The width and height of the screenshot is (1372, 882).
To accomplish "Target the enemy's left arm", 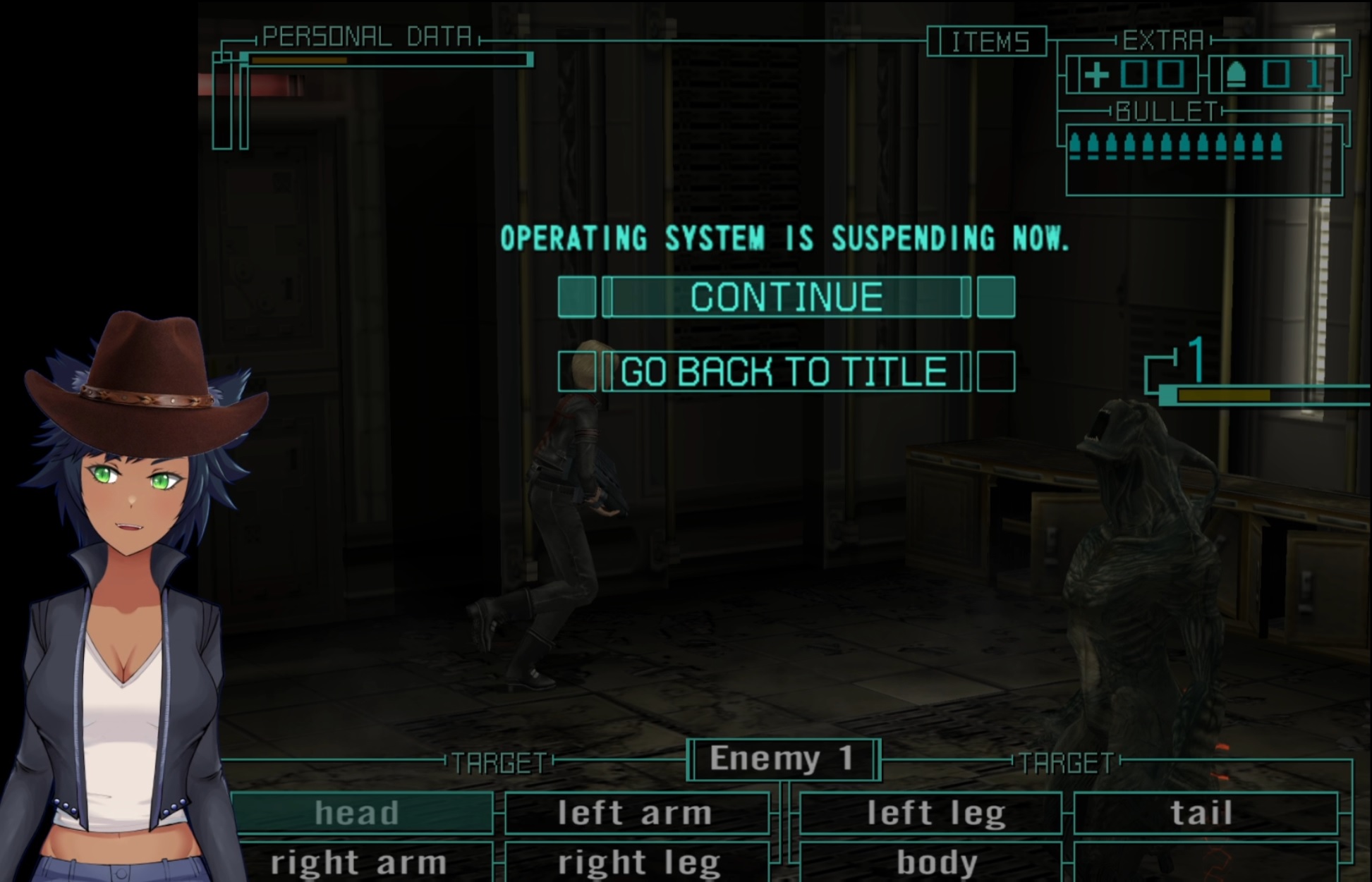I will (x=636, y=813).
